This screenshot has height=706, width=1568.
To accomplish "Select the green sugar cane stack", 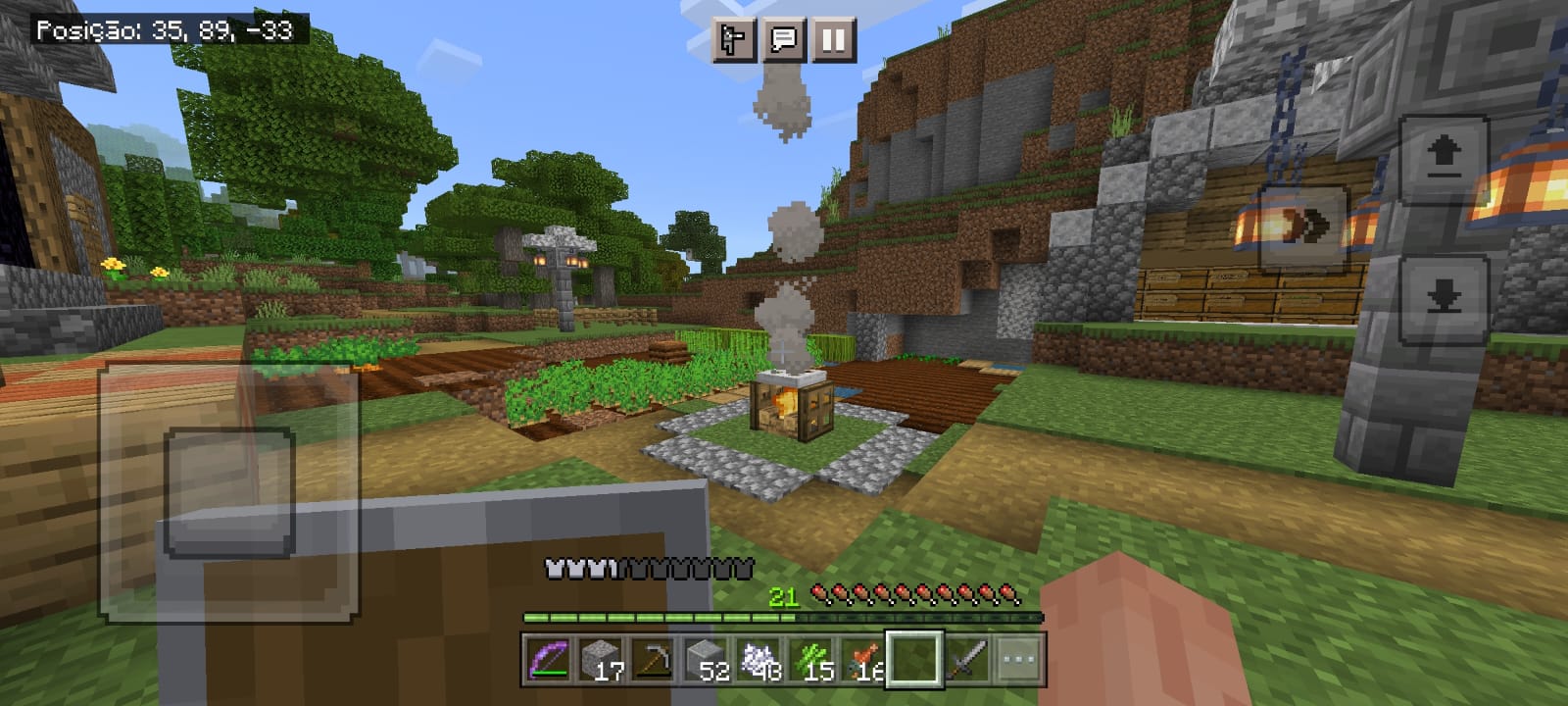I will click(811, 660).
